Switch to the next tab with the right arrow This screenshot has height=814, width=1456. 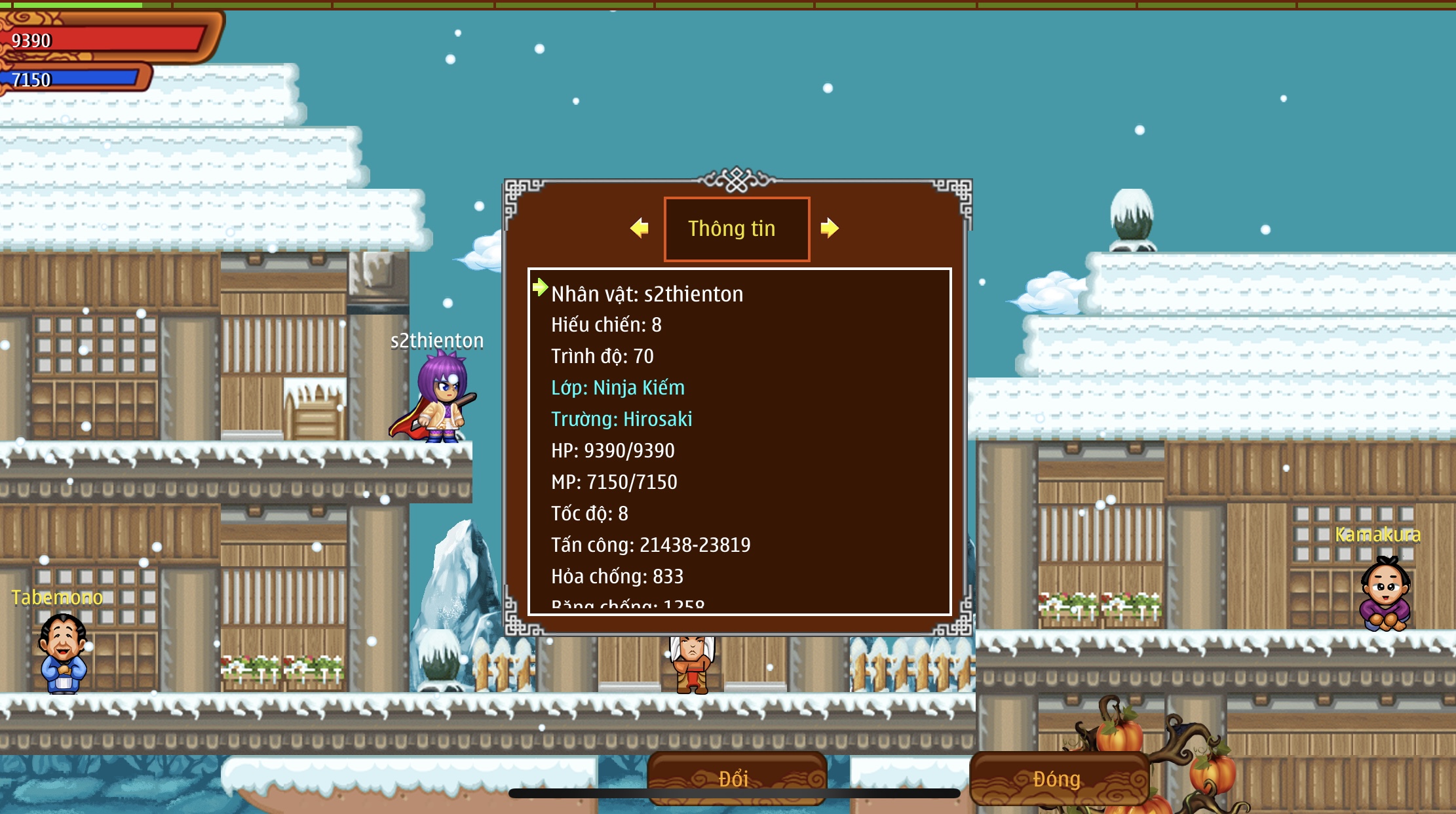click(x=829, y=228)
